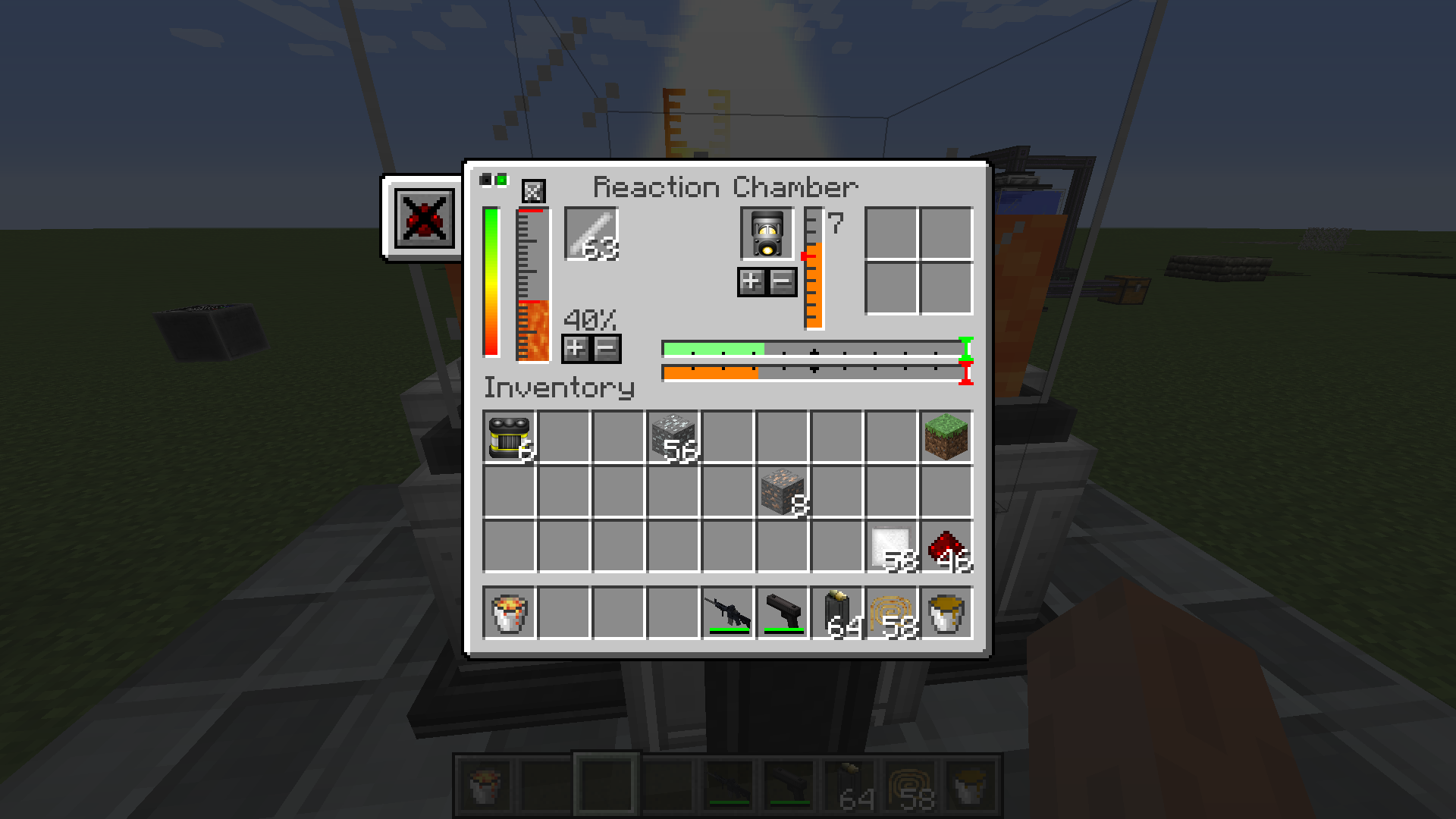The height and width of the screenshot is (819, 1456).
Task: Select the pistol in the hotbar row
Action: pyautogui.click(x=783, y=613)
